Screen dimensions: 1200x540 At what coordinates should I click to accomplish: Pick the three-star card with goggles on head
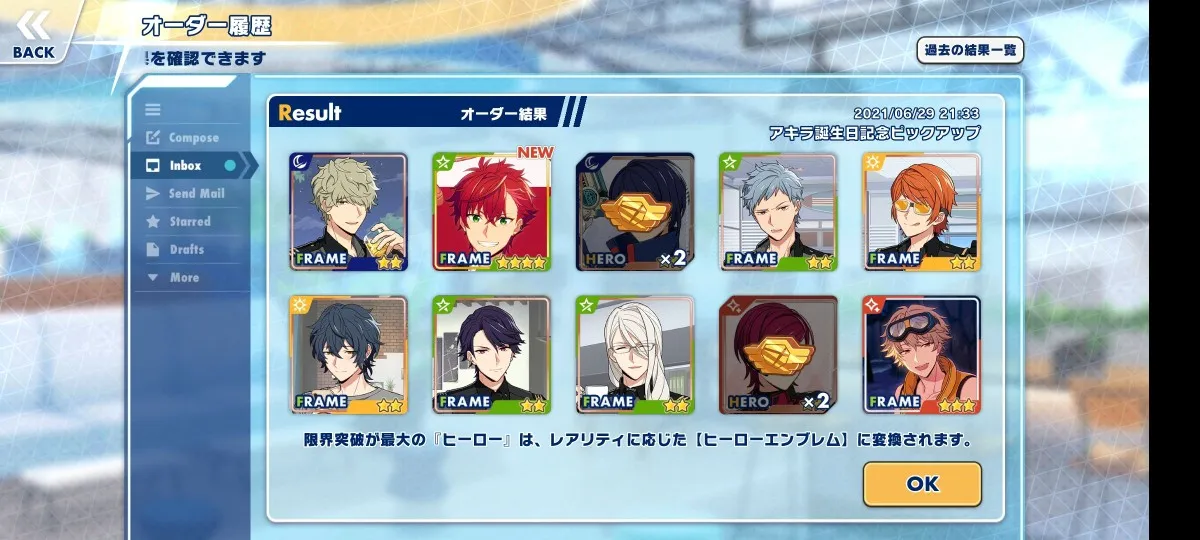[x=922, y=355]
